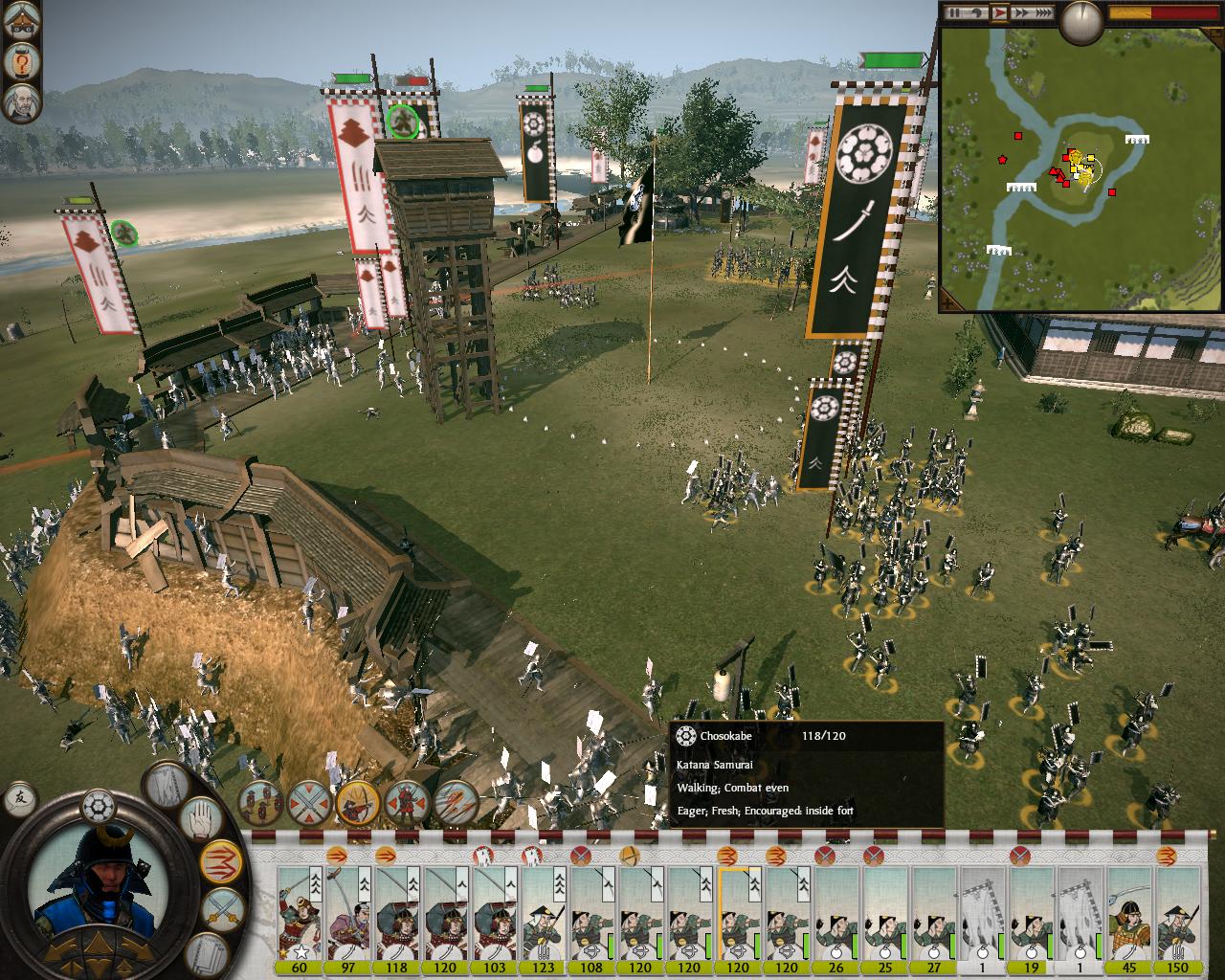Select the general unit card with 60 men
This screenshot has height=980, width=1225.
tap(300, 916)
